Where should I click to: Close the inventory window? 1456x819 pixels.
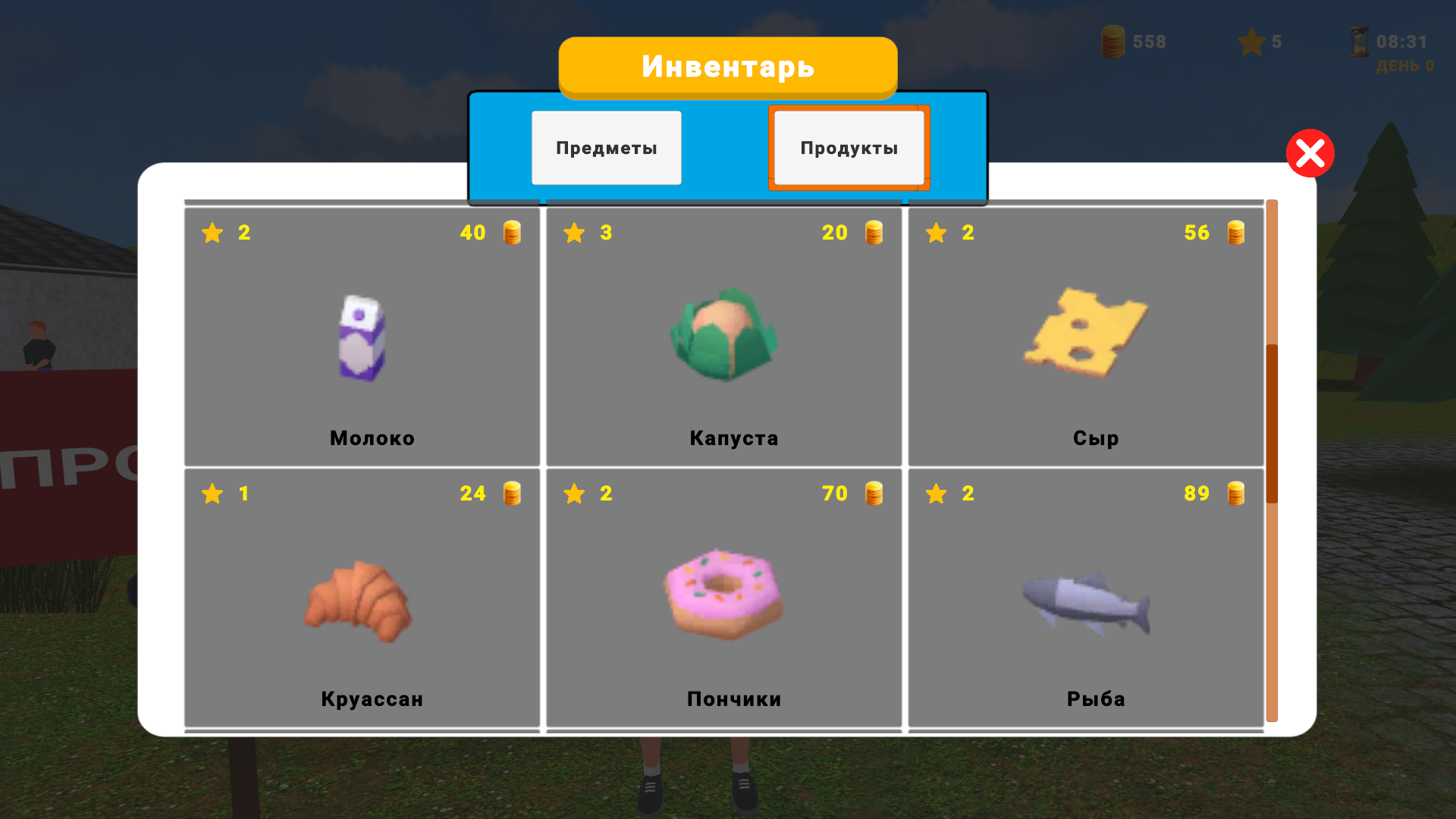pyautogui.click(x=1310, y=153)
